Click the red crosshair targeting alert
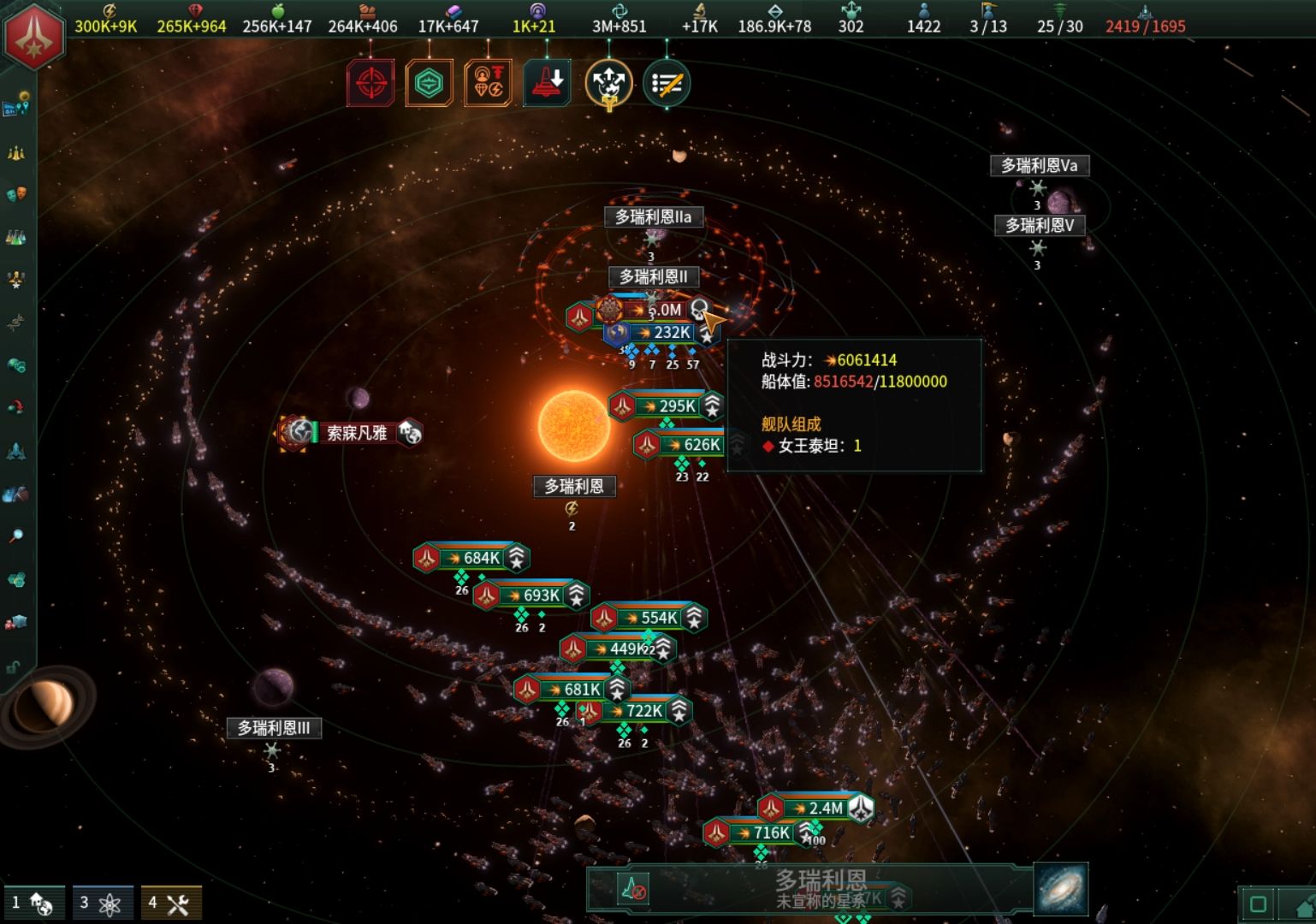The height and width of the screenshot is (924, 1316). click(370, 83)
